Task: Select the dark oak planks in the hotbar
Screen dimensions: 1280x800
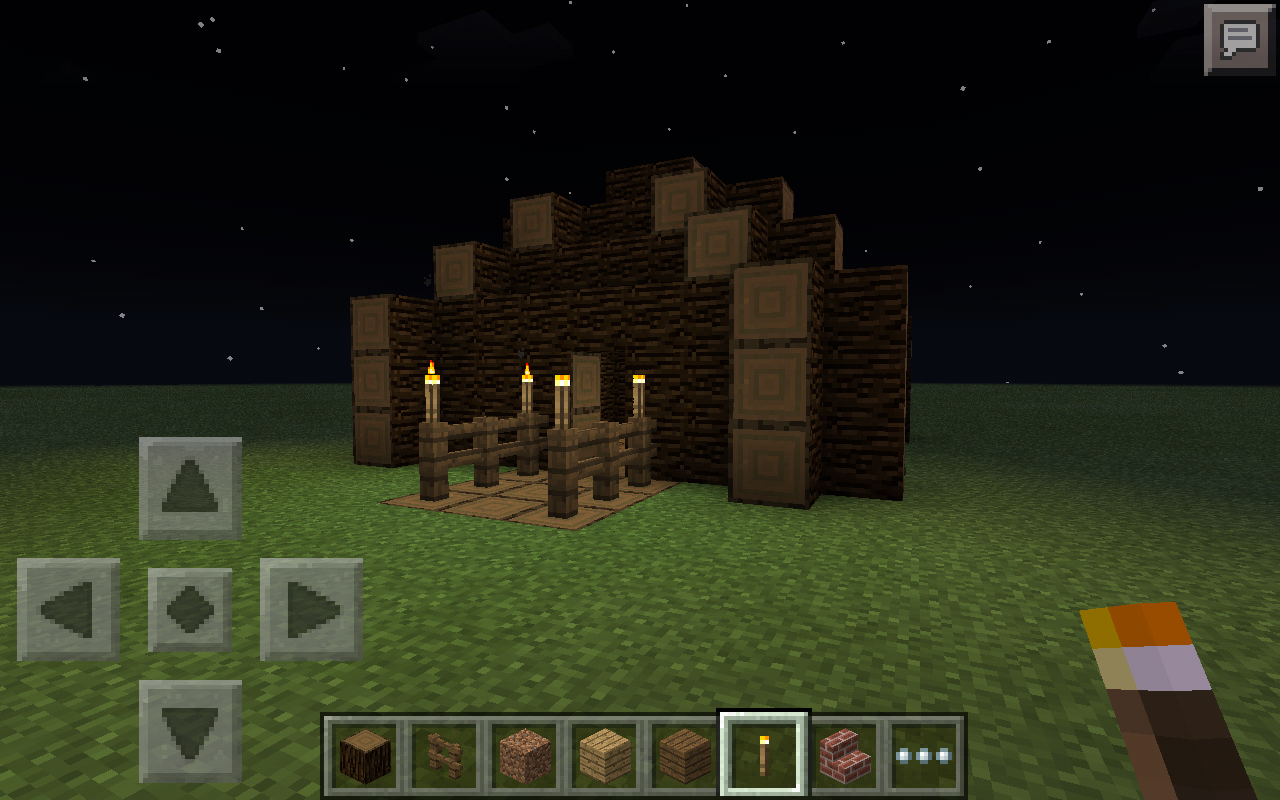Action: [x=681, y=756]
